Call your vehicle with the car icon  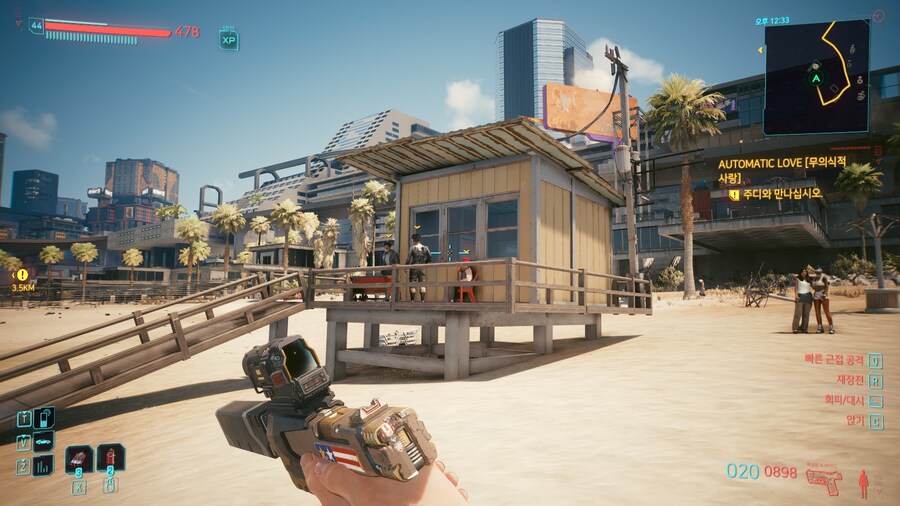[44, 441]
